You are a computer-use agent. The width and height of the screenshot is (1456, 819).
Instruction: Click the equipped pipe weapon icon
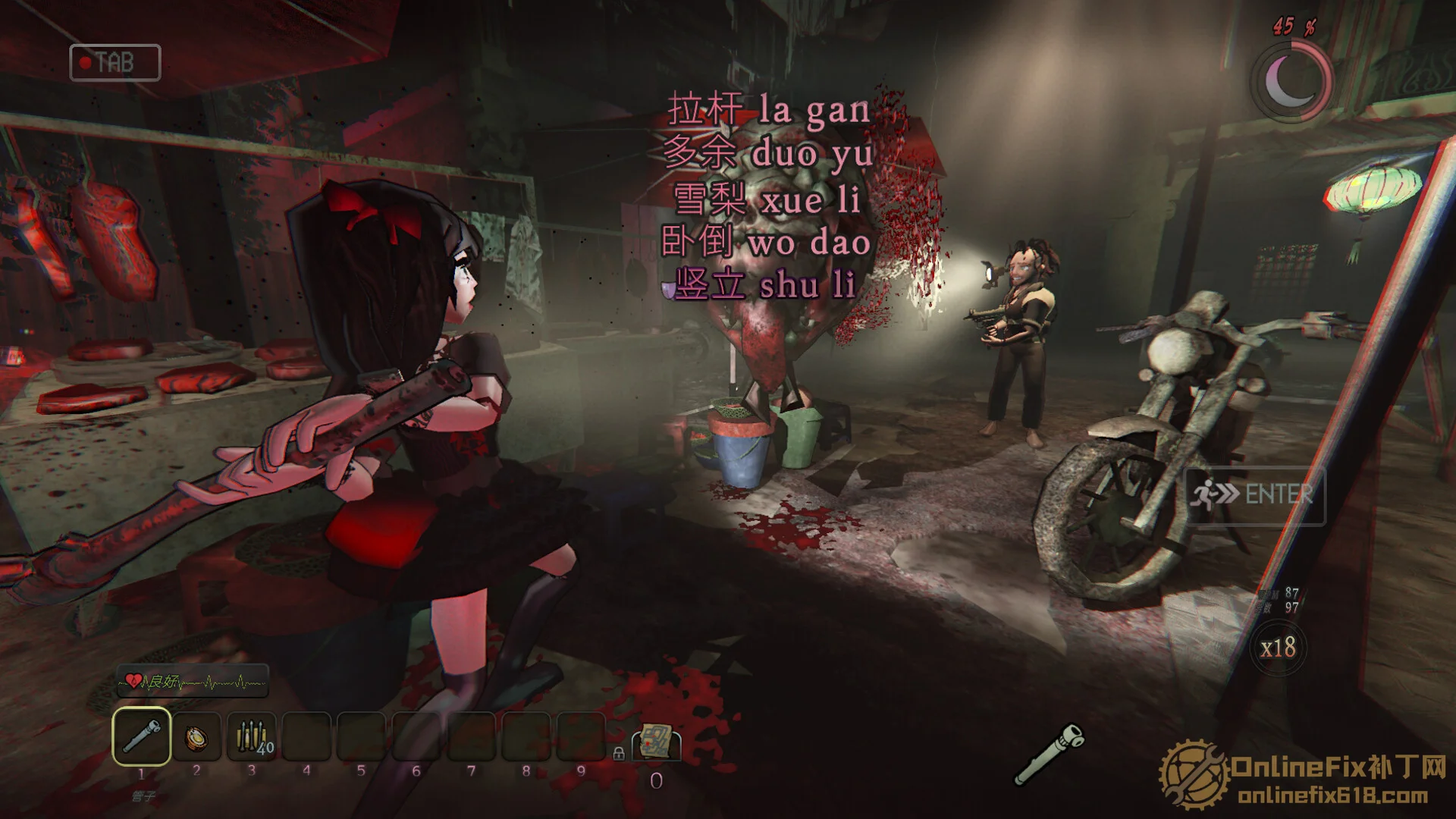point(1049,754)
